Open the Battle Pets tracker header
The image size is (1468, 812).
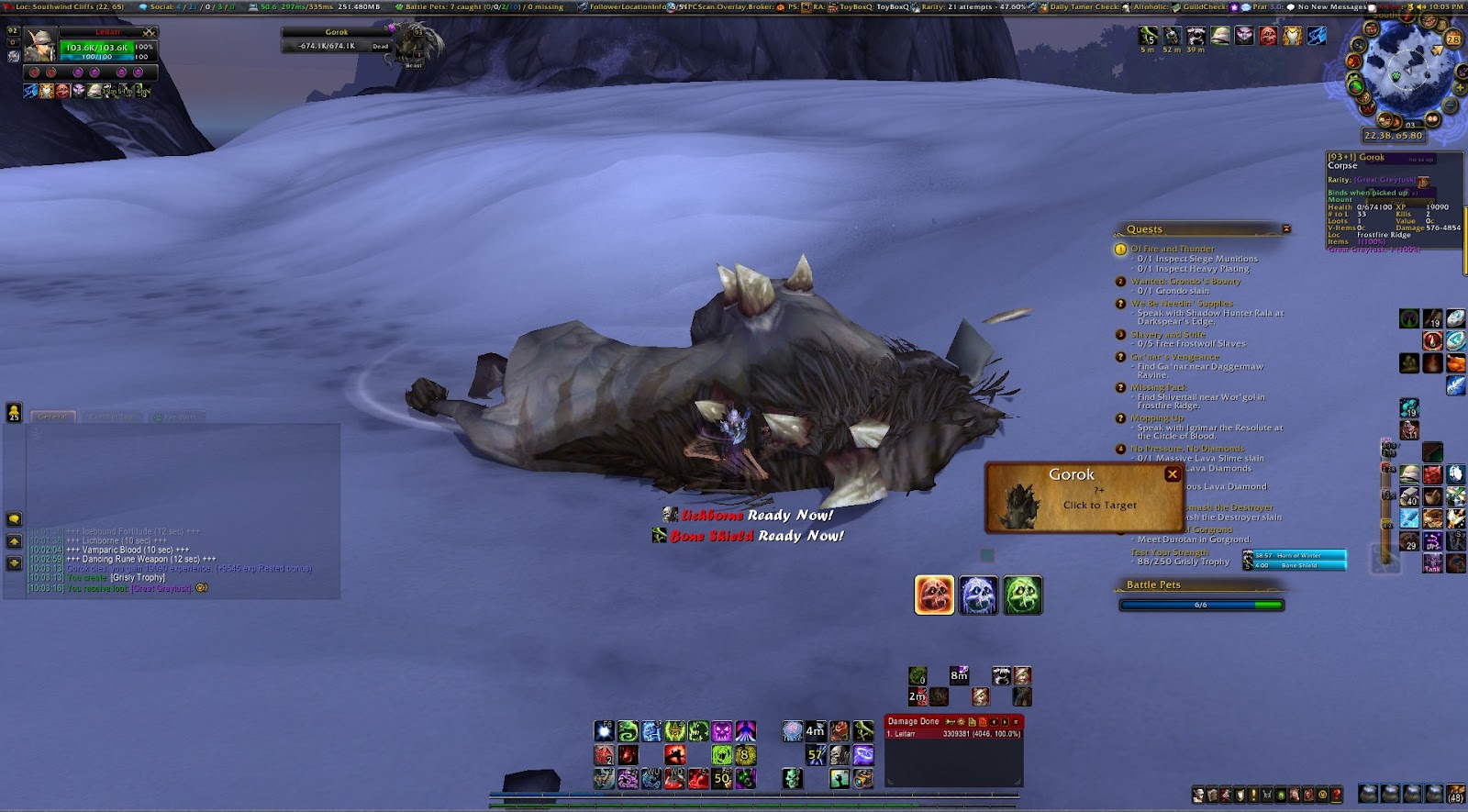(x=1153, y=584)
